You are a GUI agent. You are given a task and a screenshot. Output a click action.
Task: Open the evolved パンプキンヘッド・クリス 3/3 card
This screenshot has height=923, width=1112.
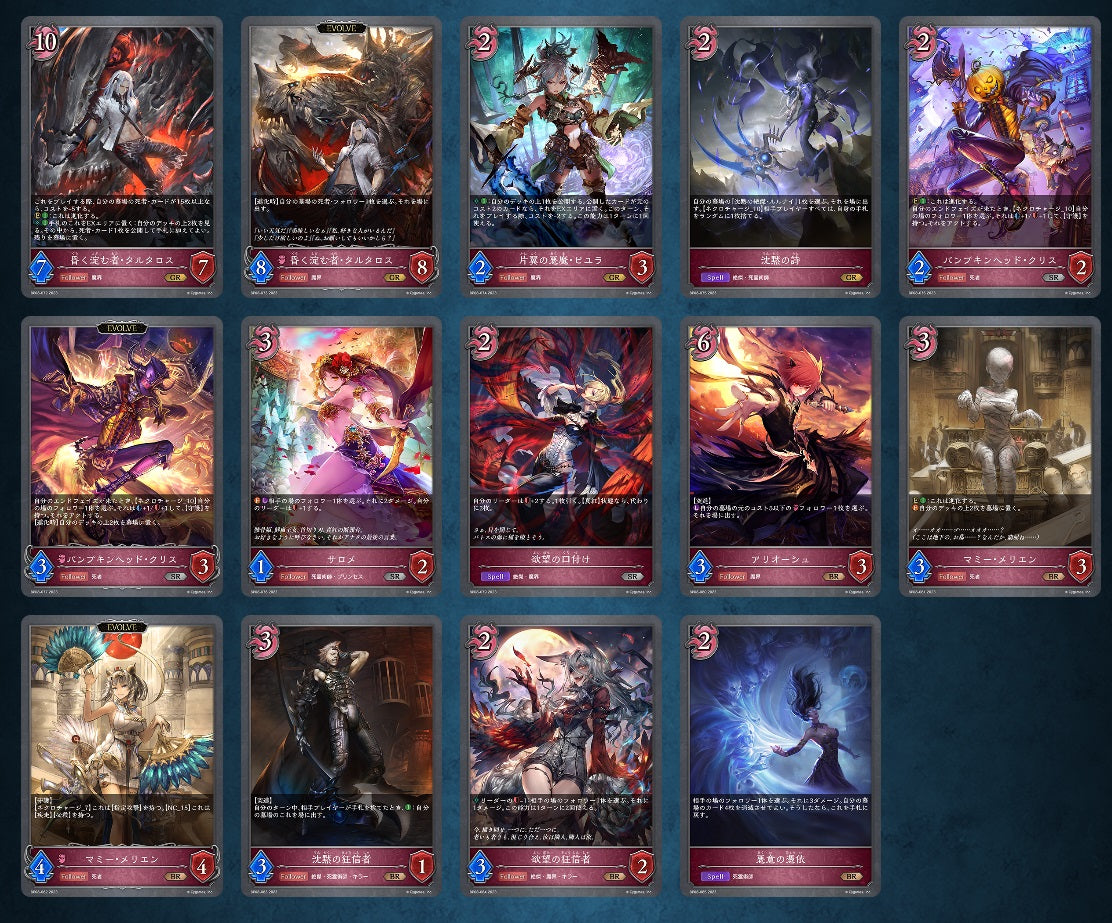click(121, 457)
